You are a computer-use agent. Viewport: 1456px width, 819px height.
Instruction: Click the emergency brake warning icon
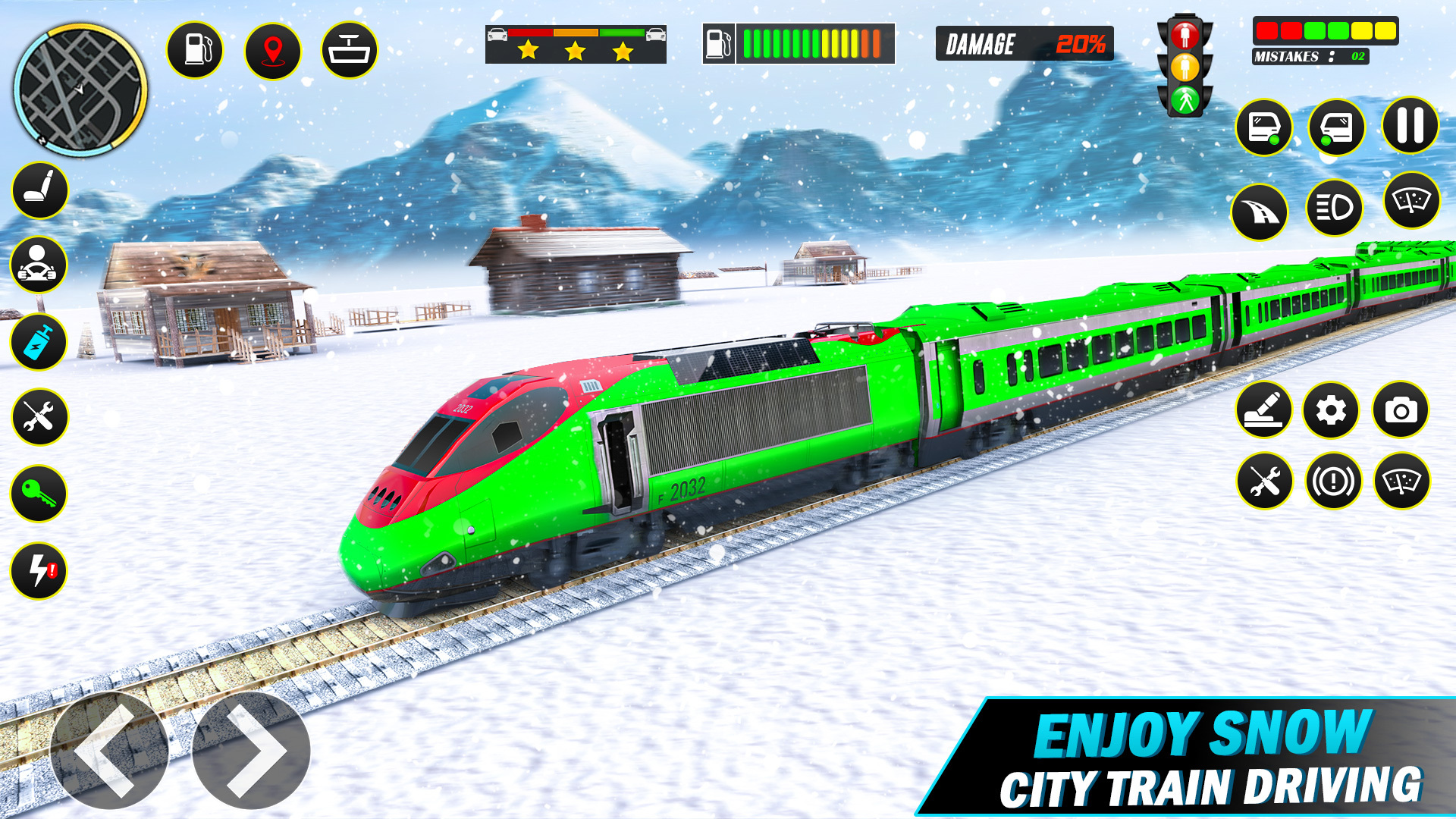[x=1335, y=478]
